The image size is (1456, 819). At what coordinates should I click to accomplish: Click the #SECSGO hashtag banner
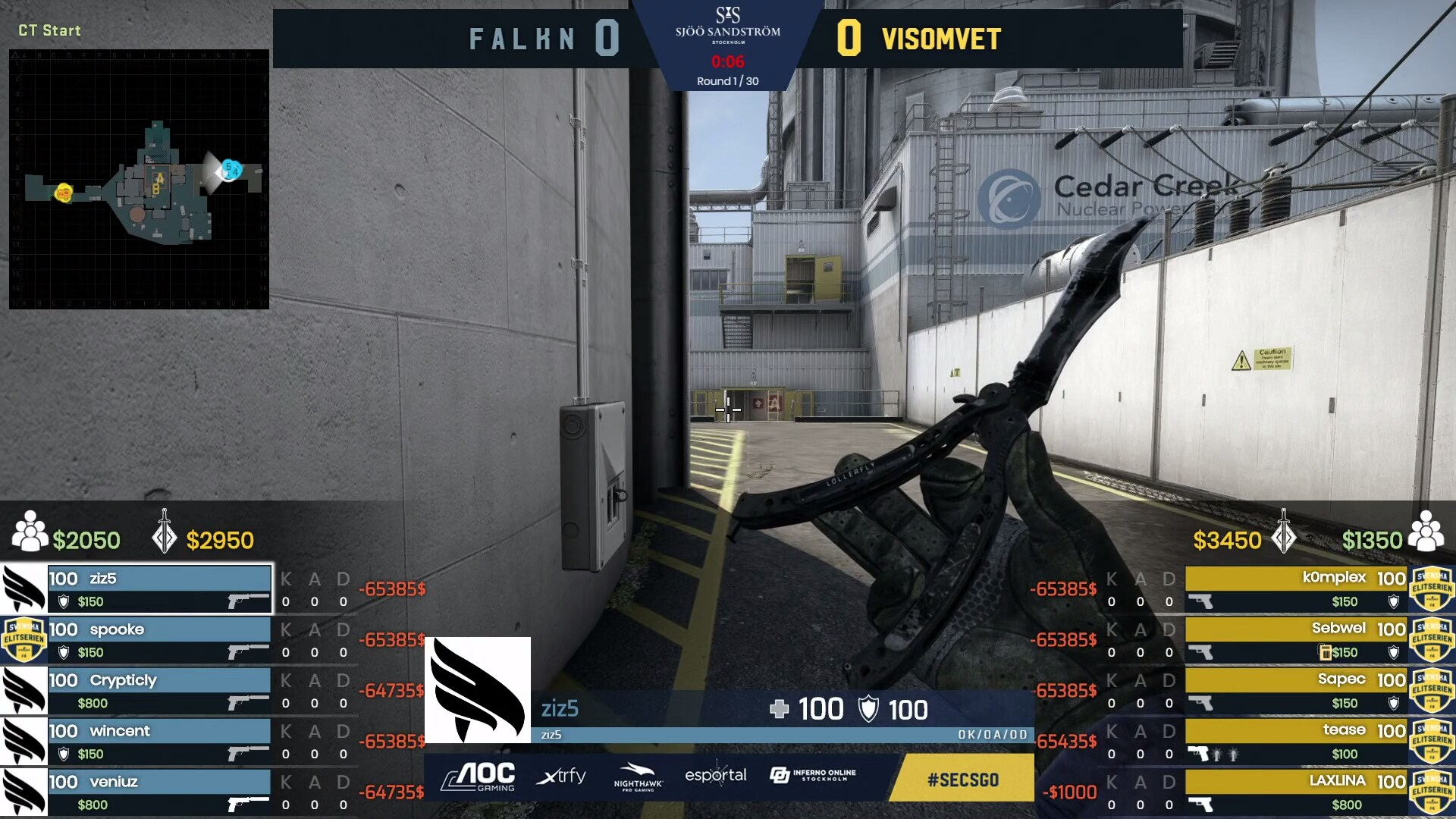(x=962, y=780)
